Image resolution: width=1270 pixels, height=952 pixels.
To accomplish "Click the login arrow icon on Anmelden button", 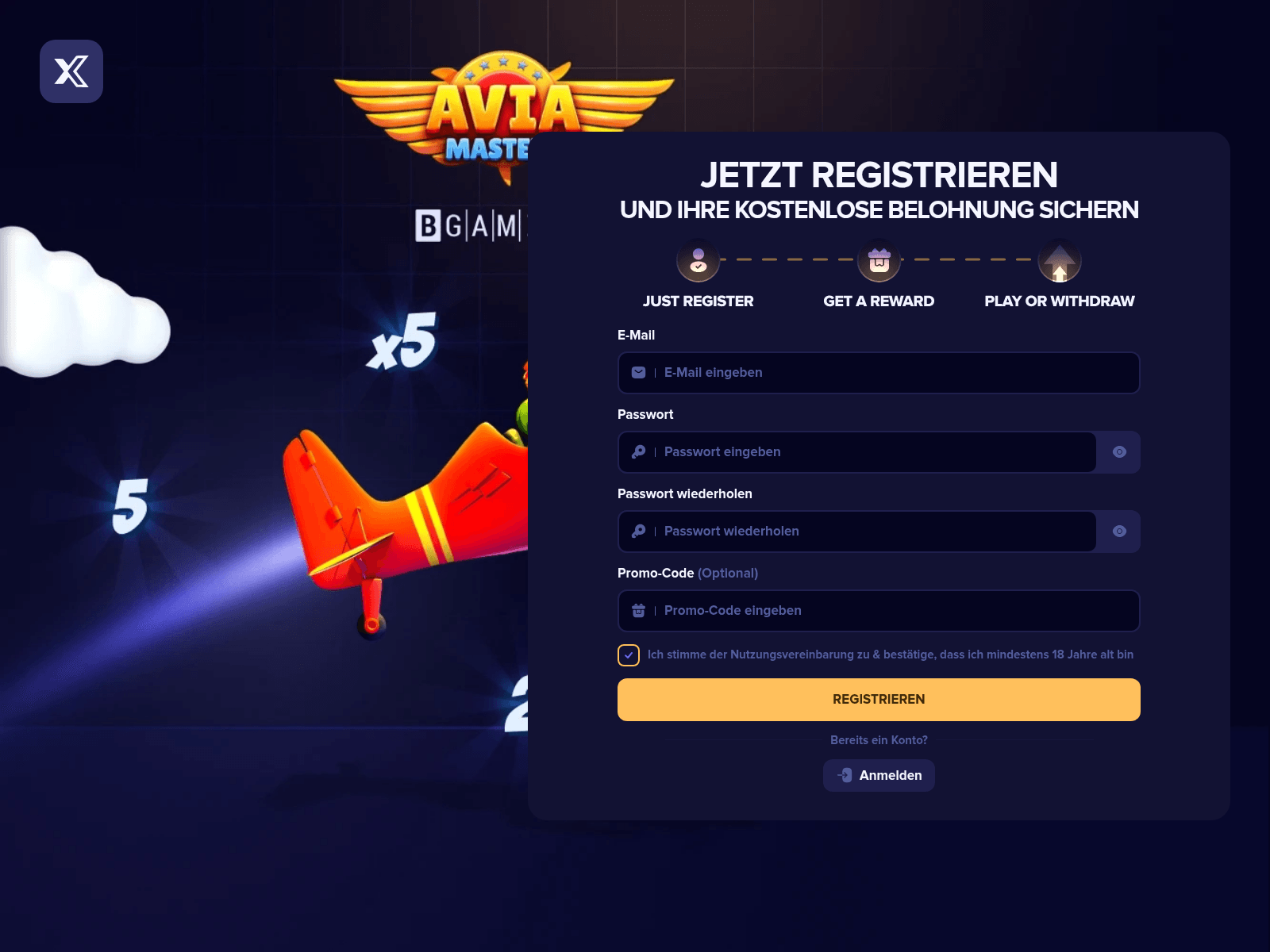I will 843,775.
